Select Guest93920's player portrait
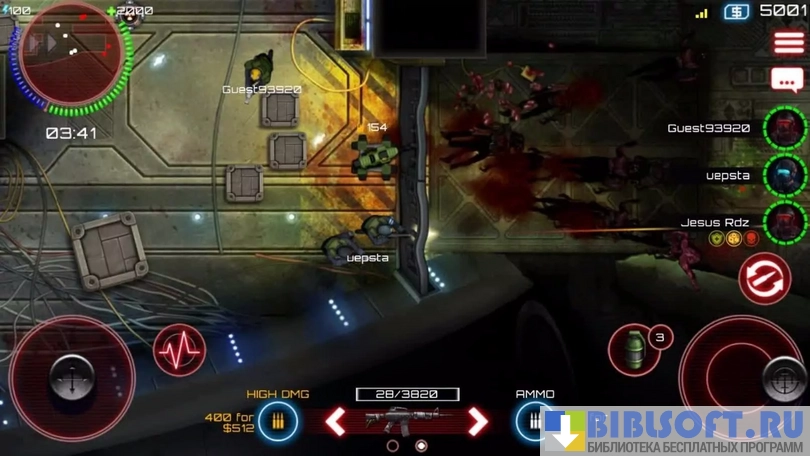This screenshot has width=810, height=456. (x=784, y=128)
